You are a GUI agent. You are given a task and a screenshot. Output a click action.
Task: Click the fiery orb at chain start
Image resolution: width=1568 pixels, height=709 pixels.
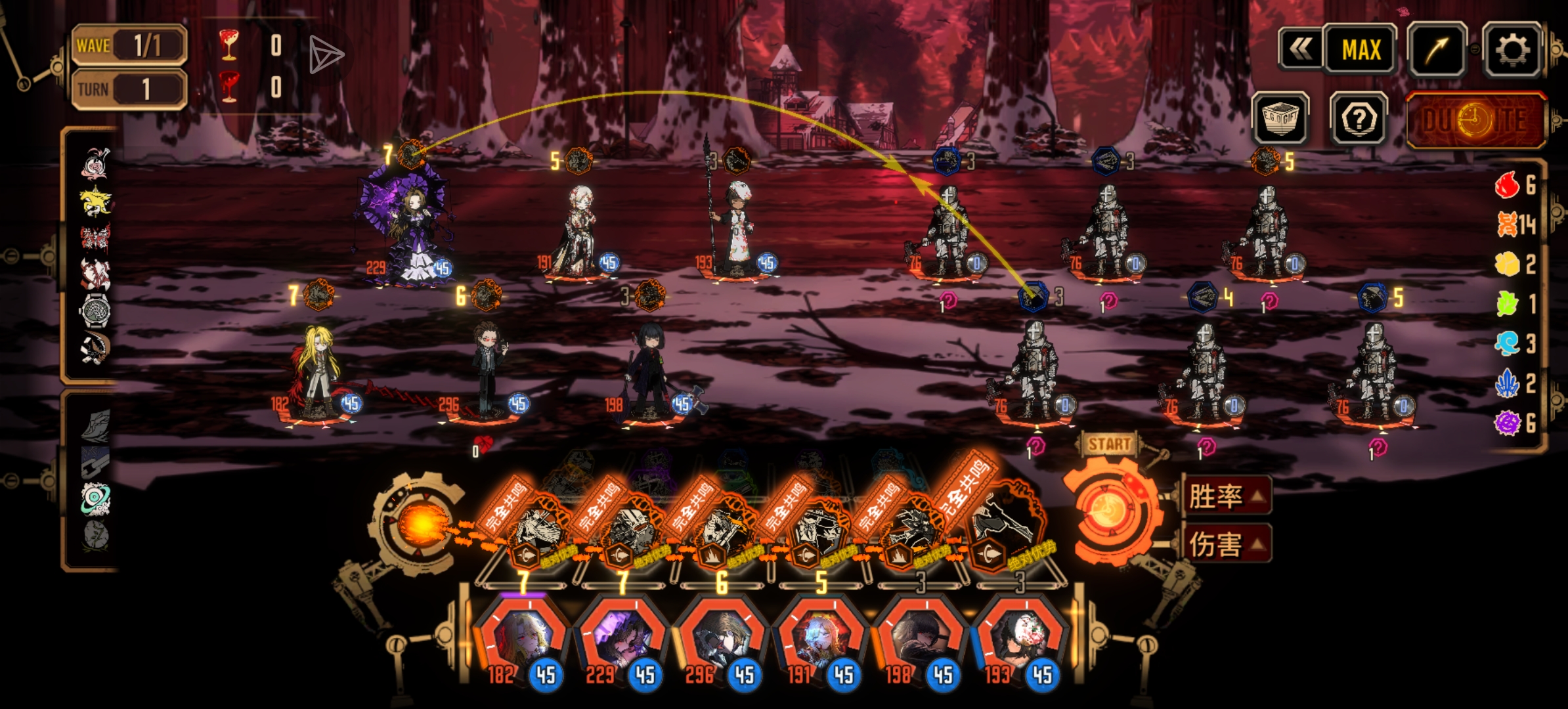point(420,525)
